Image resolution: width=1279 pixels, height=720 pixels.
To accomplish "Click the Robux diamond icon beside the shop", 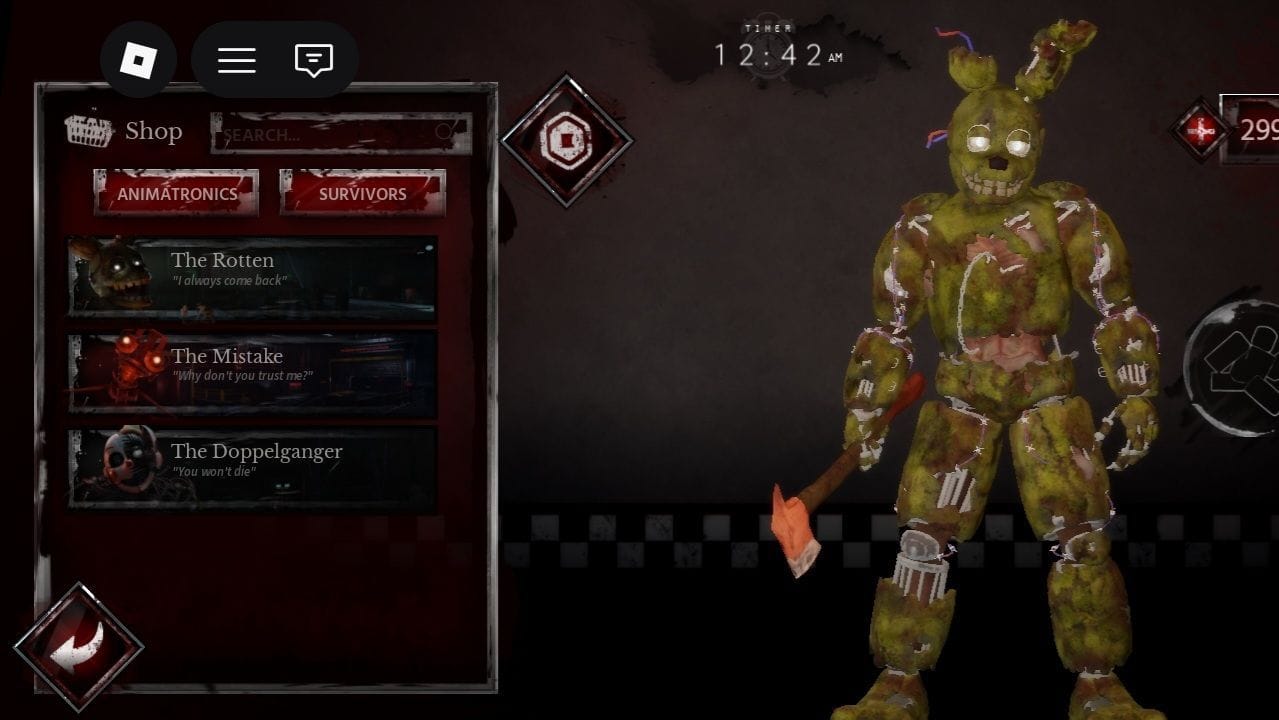I will coord(566,141).
